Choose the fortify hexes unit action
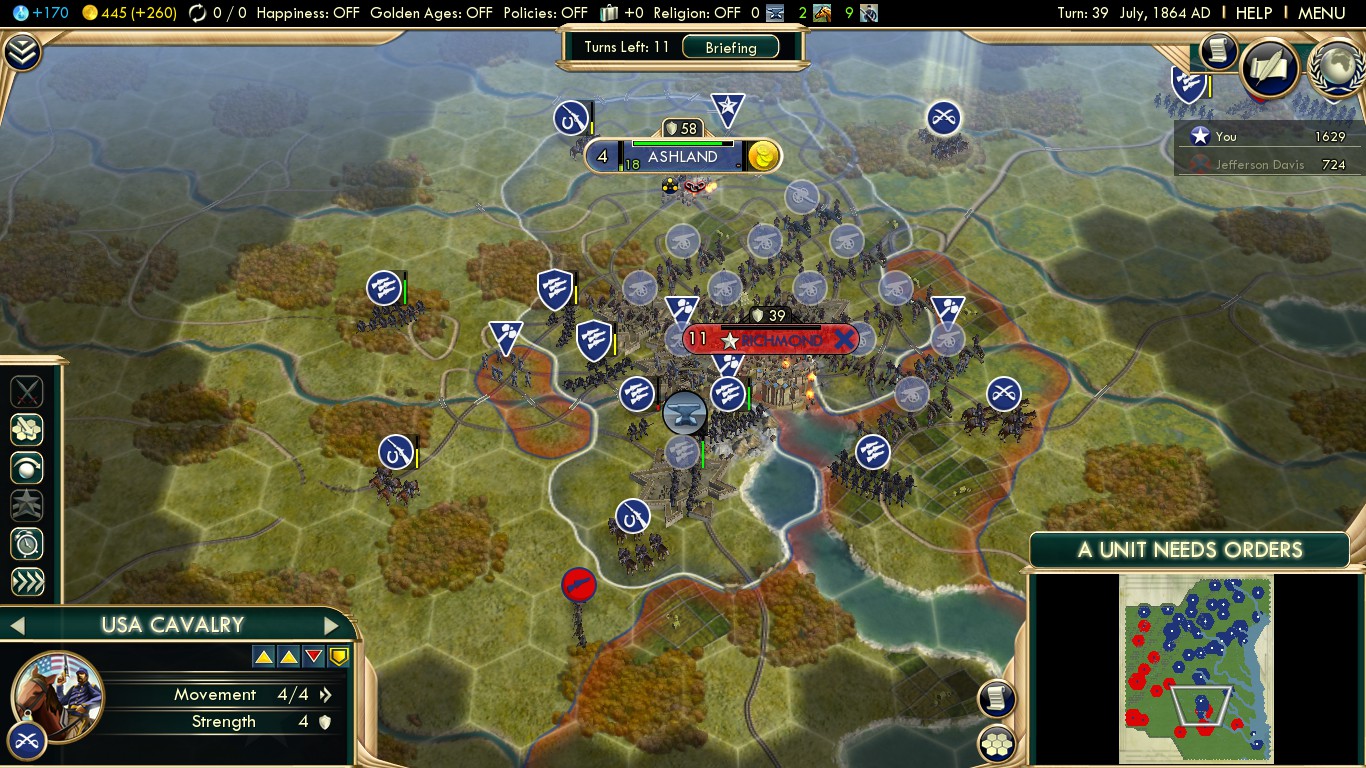This screenshot has height=768, width=1366. click(27, 429)
